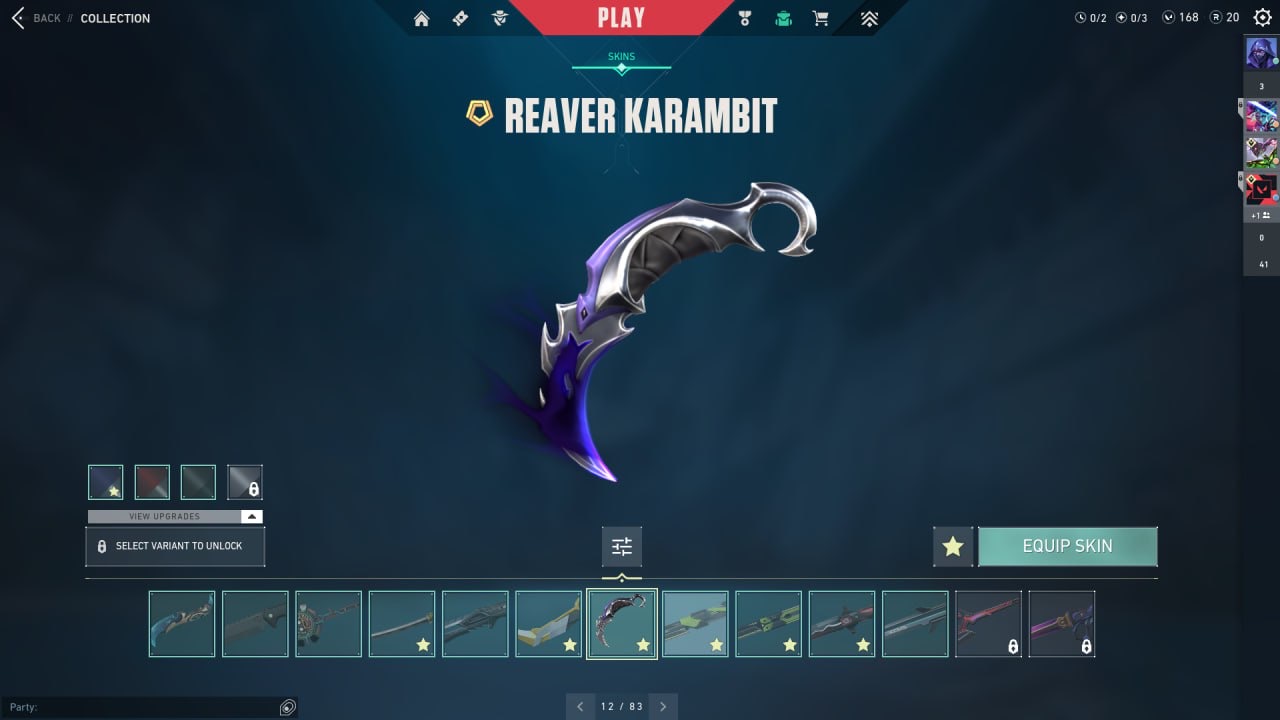Select the locked purple sword thumbnail

[x=1062, y=624]
